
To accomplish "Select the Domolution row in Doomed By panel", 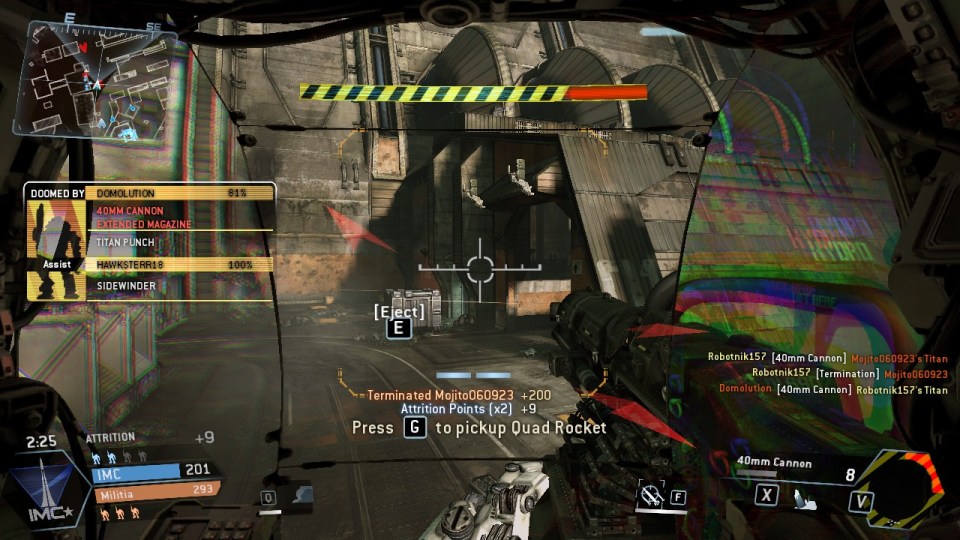I will pos(180,193).
